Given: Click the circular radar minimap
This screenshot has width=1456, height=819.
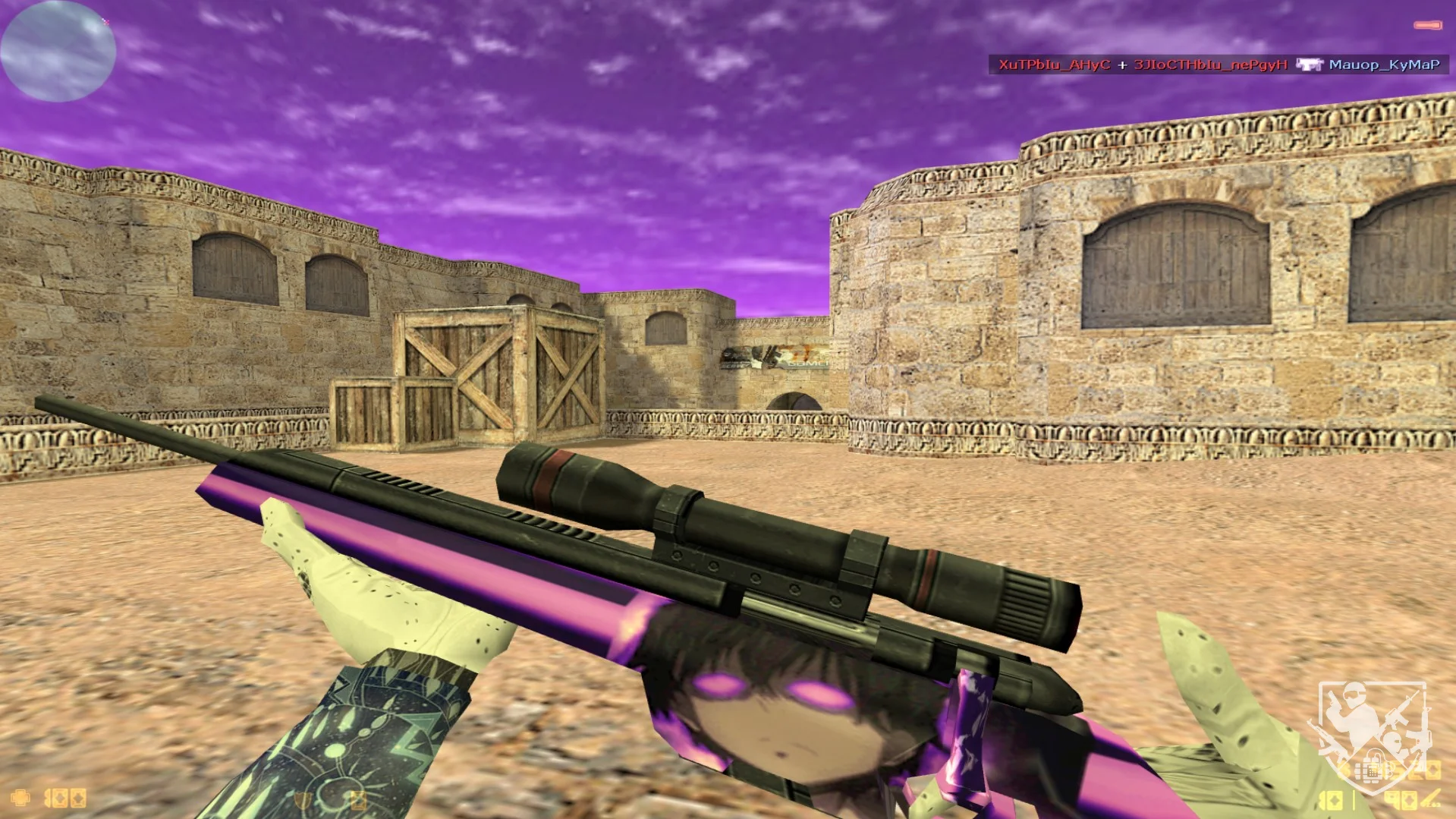Looking at the screenshot, I should (58, 51).
